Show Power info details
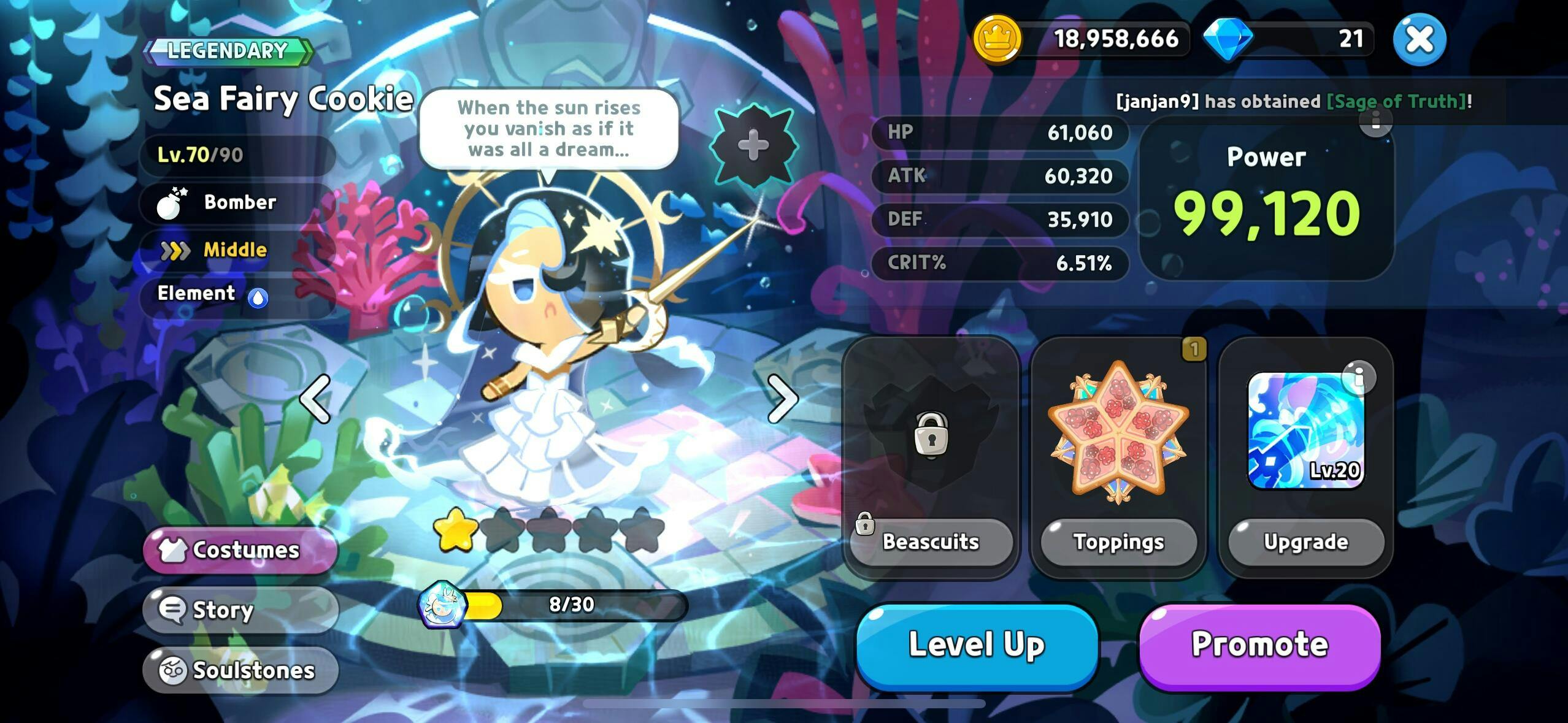Image resolution: width=1568 pixels, height=723 pixels. coord(1375,121)
